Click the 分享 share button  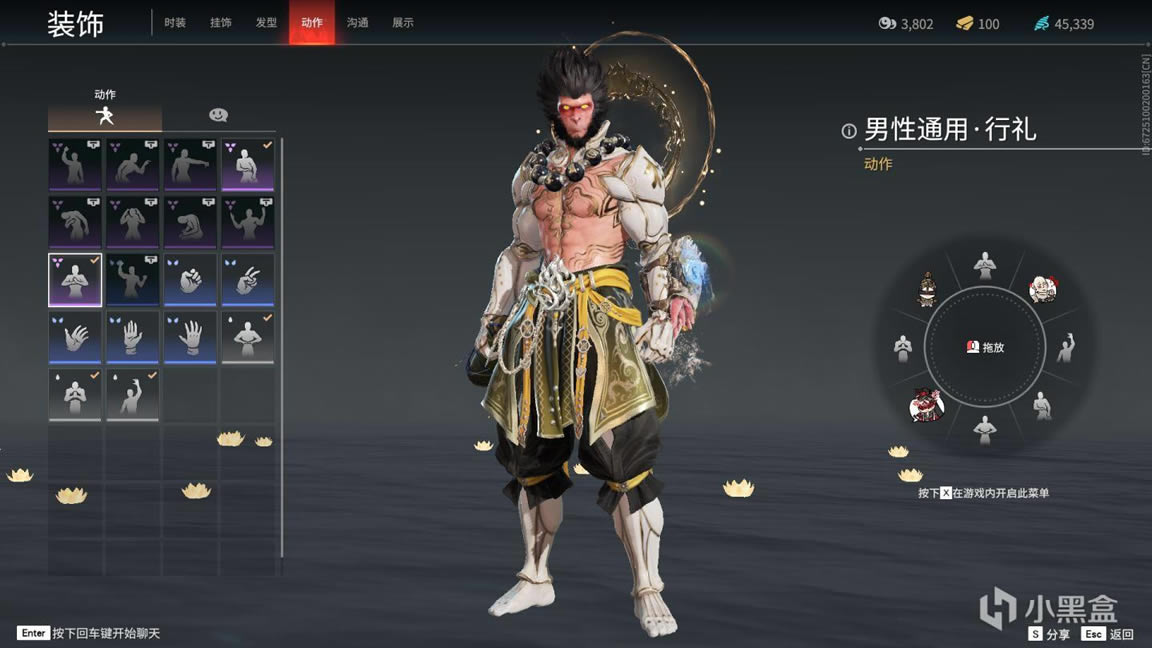[1049, 634]
